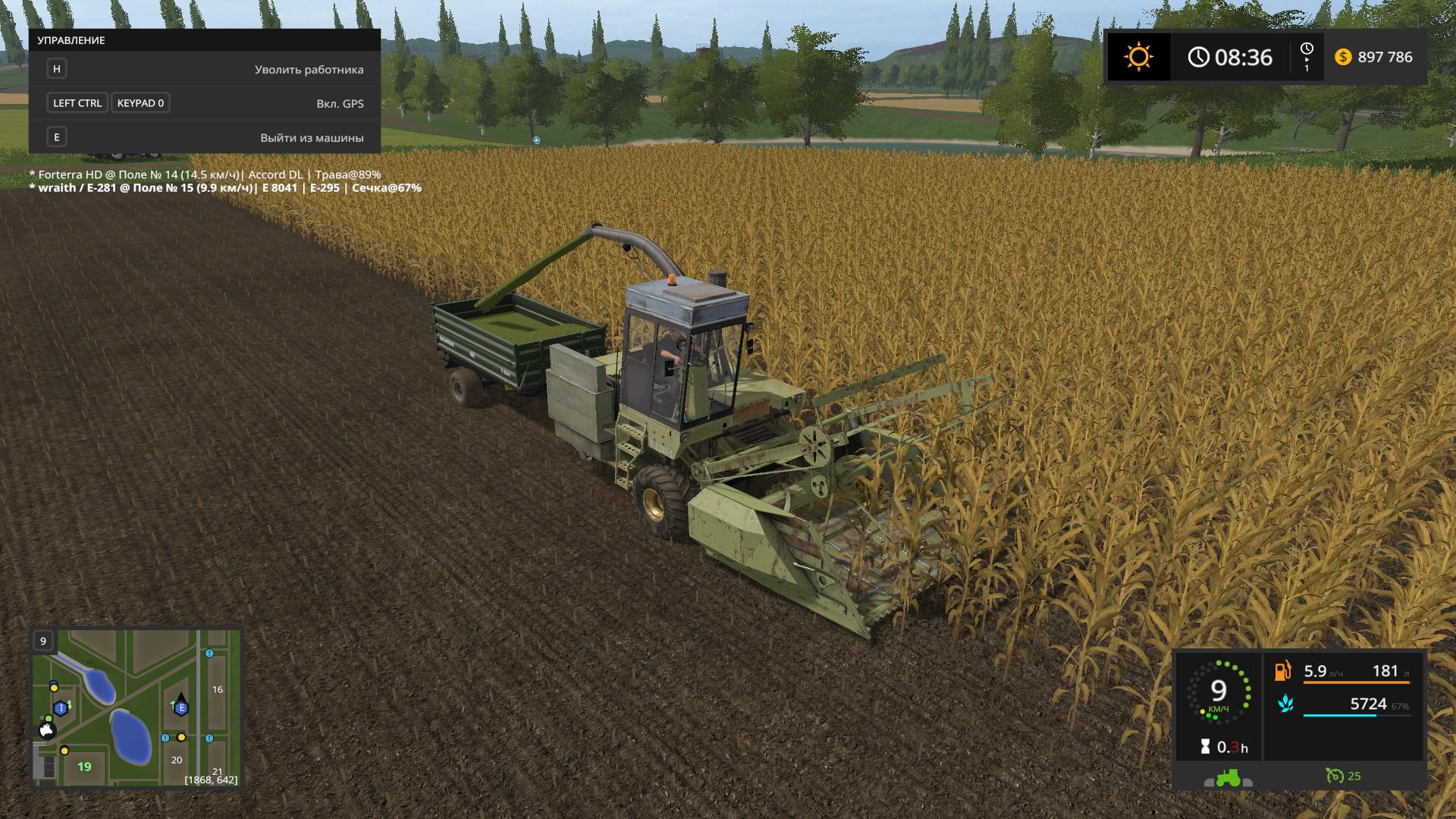Click the sun weather forecast icon
1456x819 pixels.
coord(1138,57)
